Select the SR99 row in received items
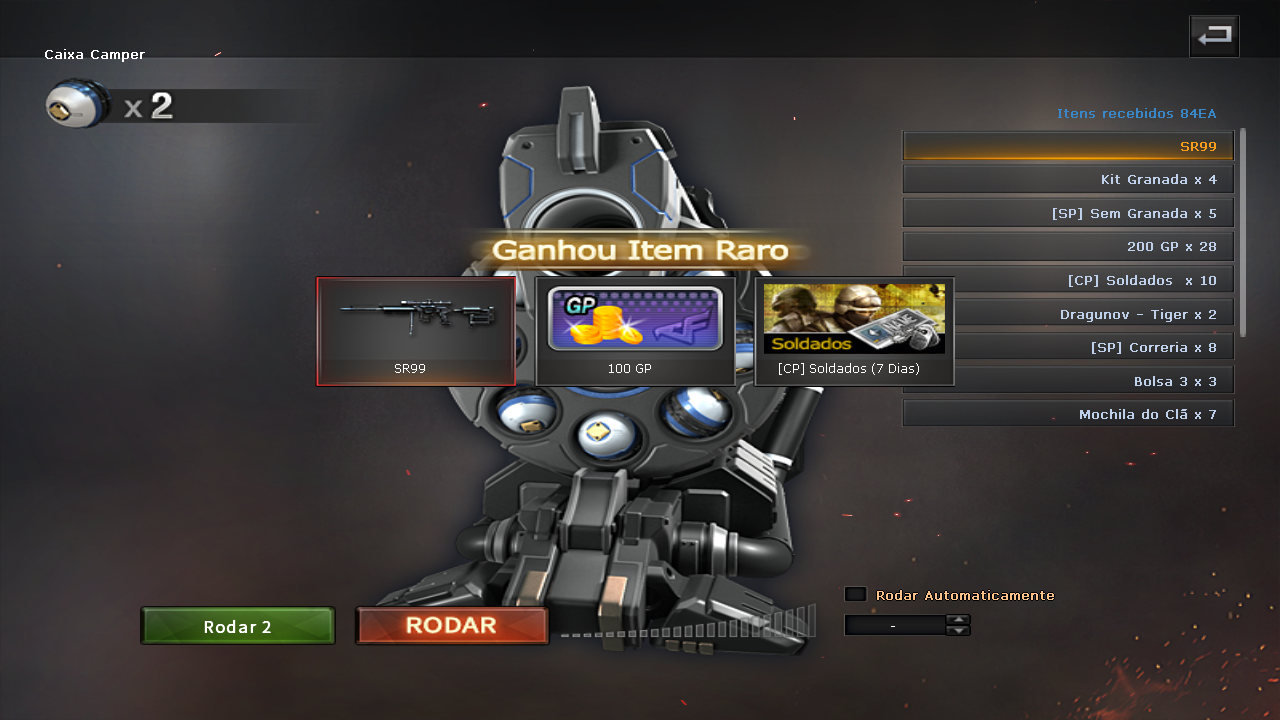Screen dimensions: 1280x720 pos(1068,146)
